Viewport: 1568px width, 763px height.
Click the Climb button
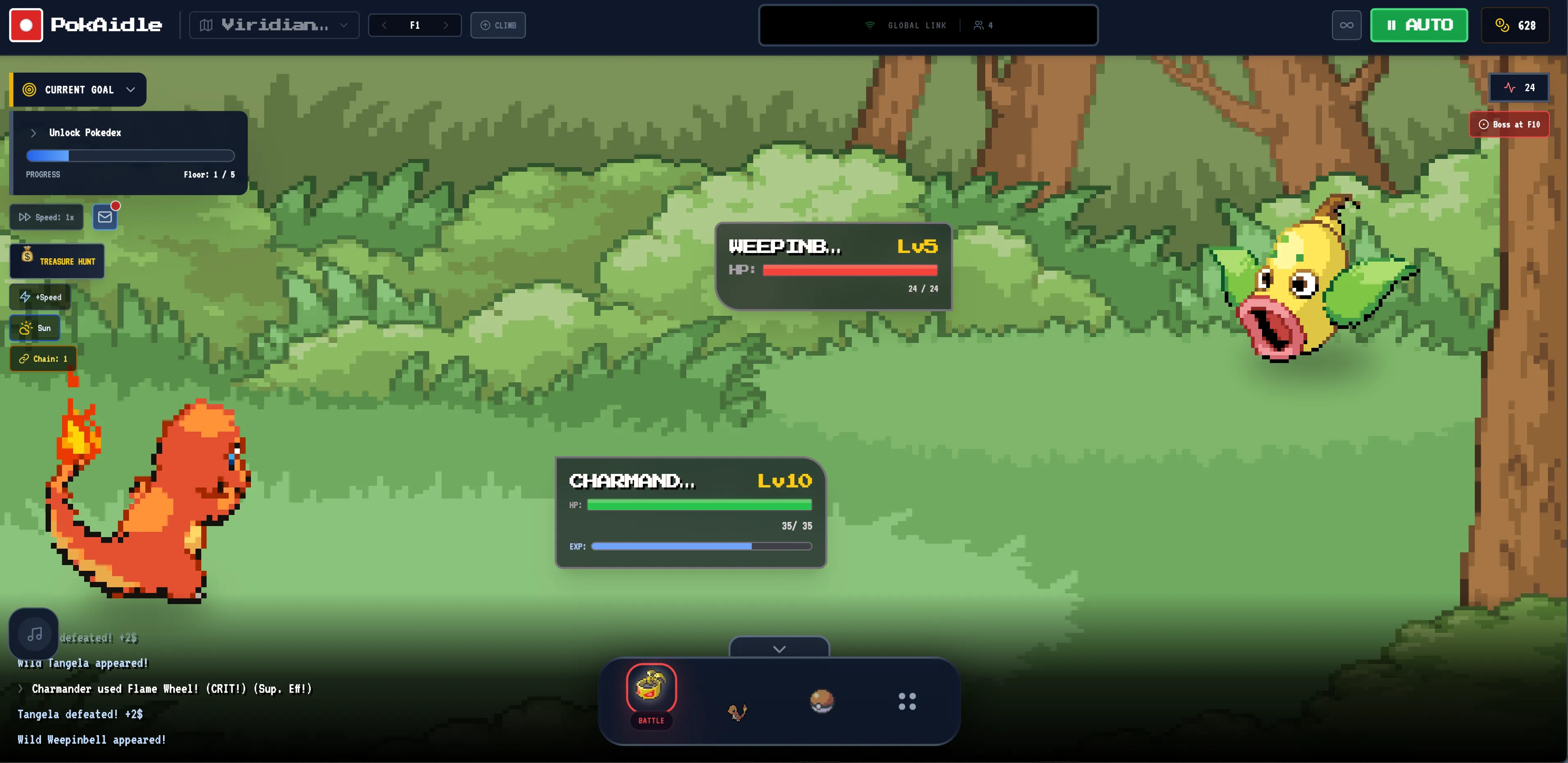(498, 25)
